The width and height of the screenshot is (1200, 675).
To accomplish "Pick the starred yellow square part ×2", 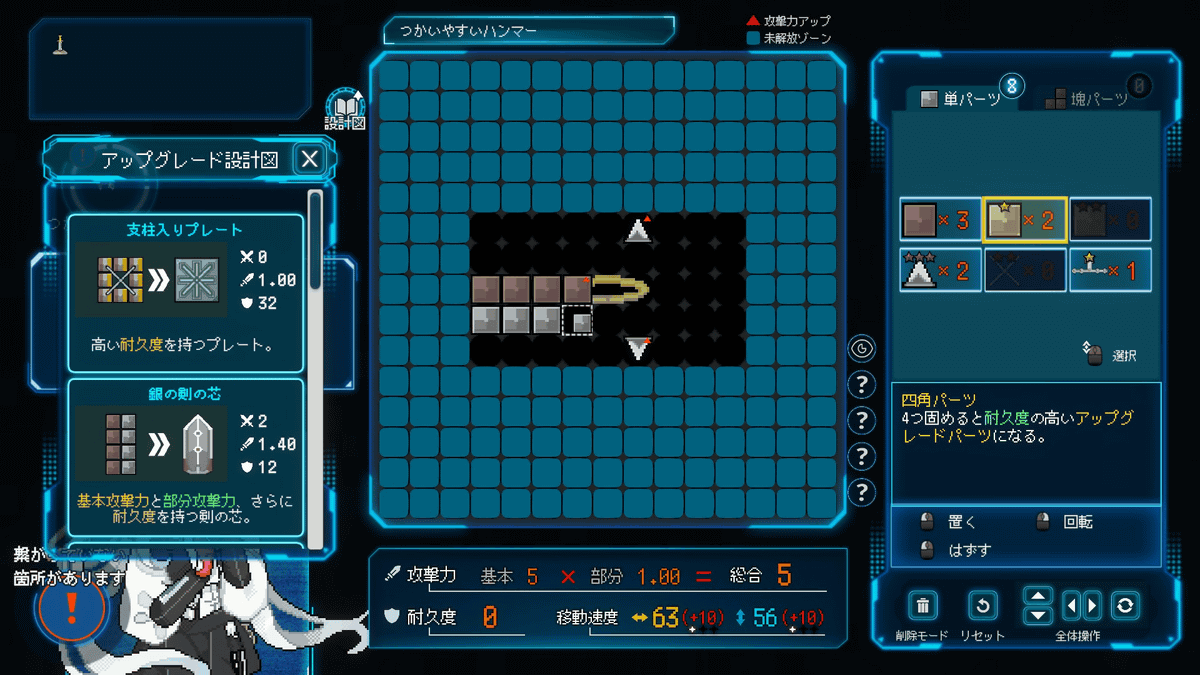I will pos(1025,220).
